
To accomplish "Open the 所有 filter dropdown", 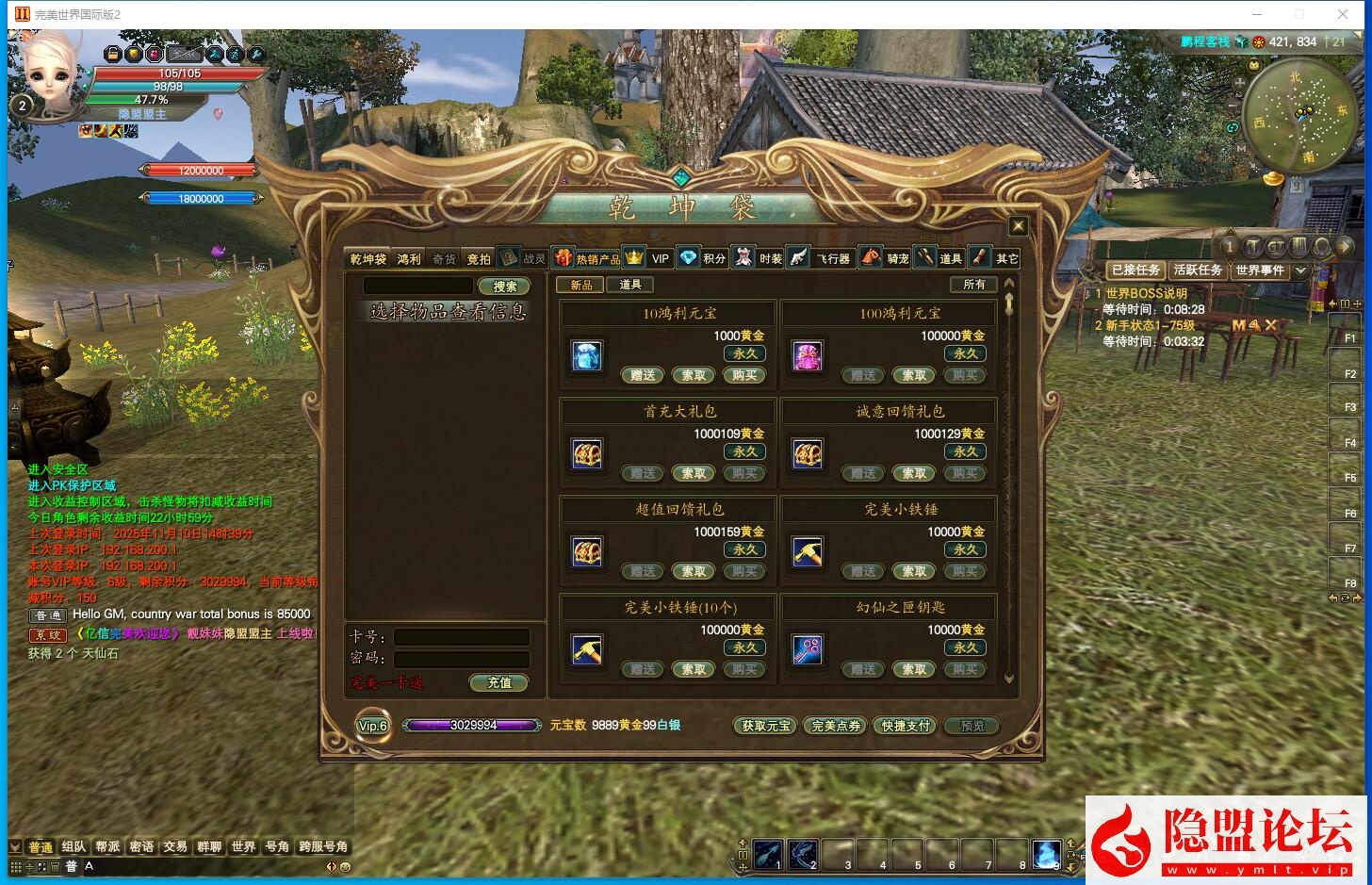I will click(974, 285).
